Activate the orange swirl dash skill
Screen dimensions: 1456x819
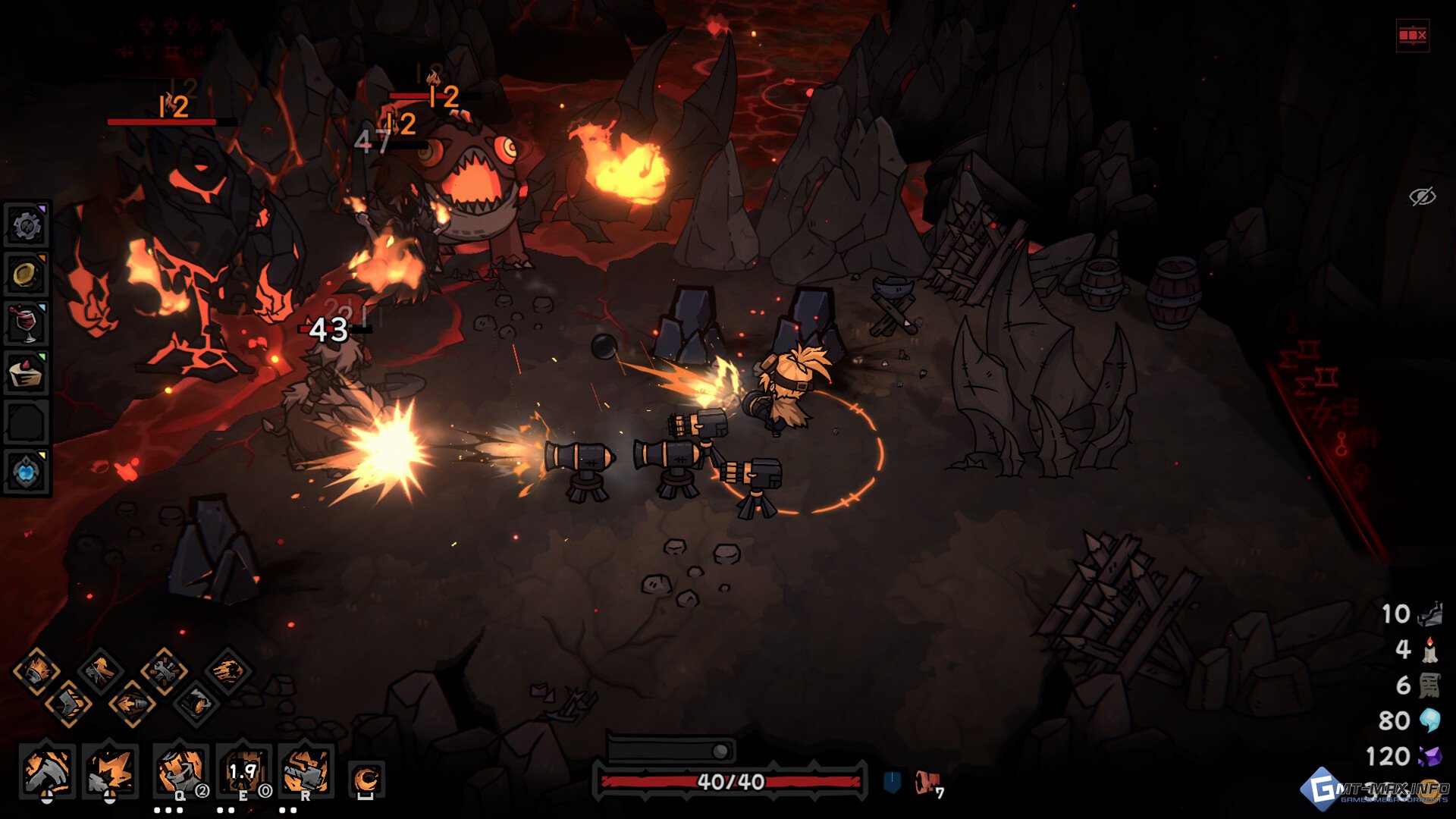coord(366,779)
